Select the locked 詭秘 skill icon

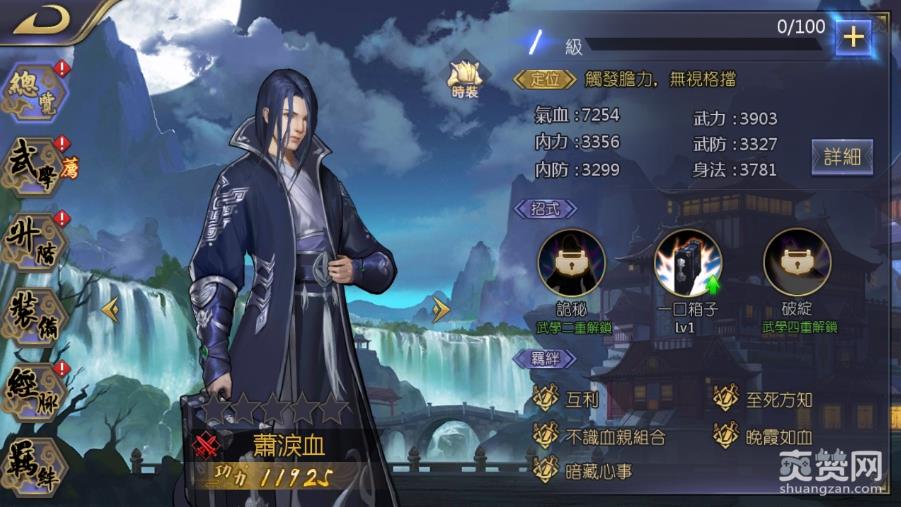(x=571, y=264)
